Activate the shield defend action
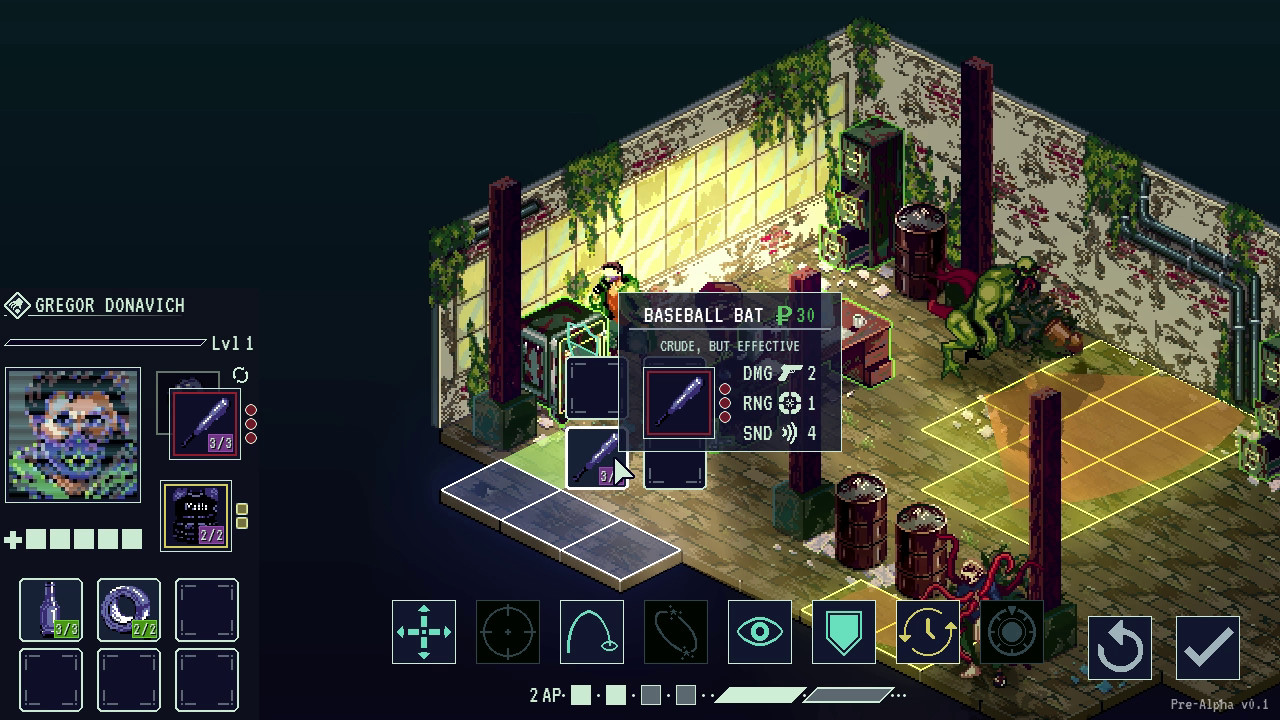The height and width of the screenshot is (720, 1280). (x=844, y=632)
